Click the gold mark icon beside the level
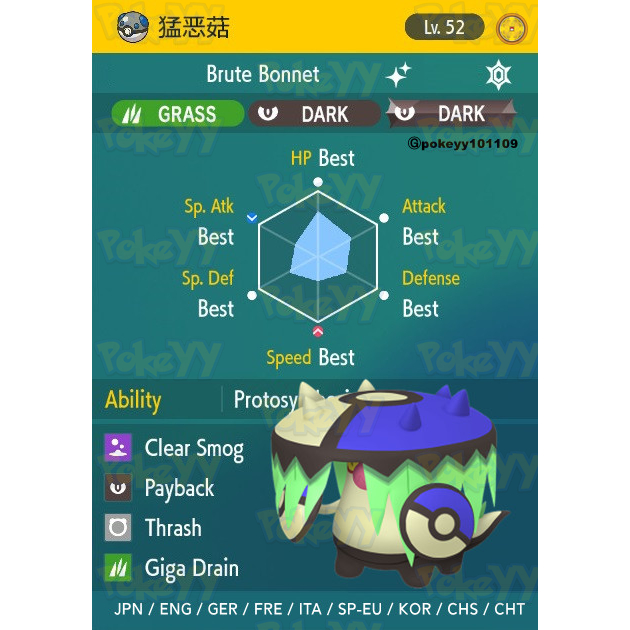Viewport: 630px width, 630px height. [511, 27]
